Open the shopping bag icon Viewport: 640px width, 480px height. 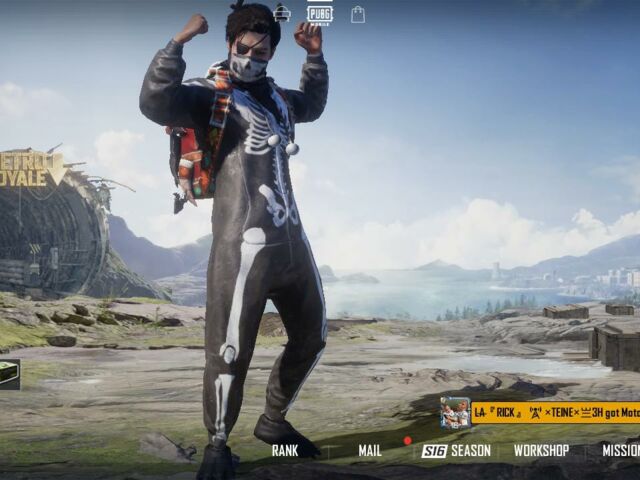[358, 15]
